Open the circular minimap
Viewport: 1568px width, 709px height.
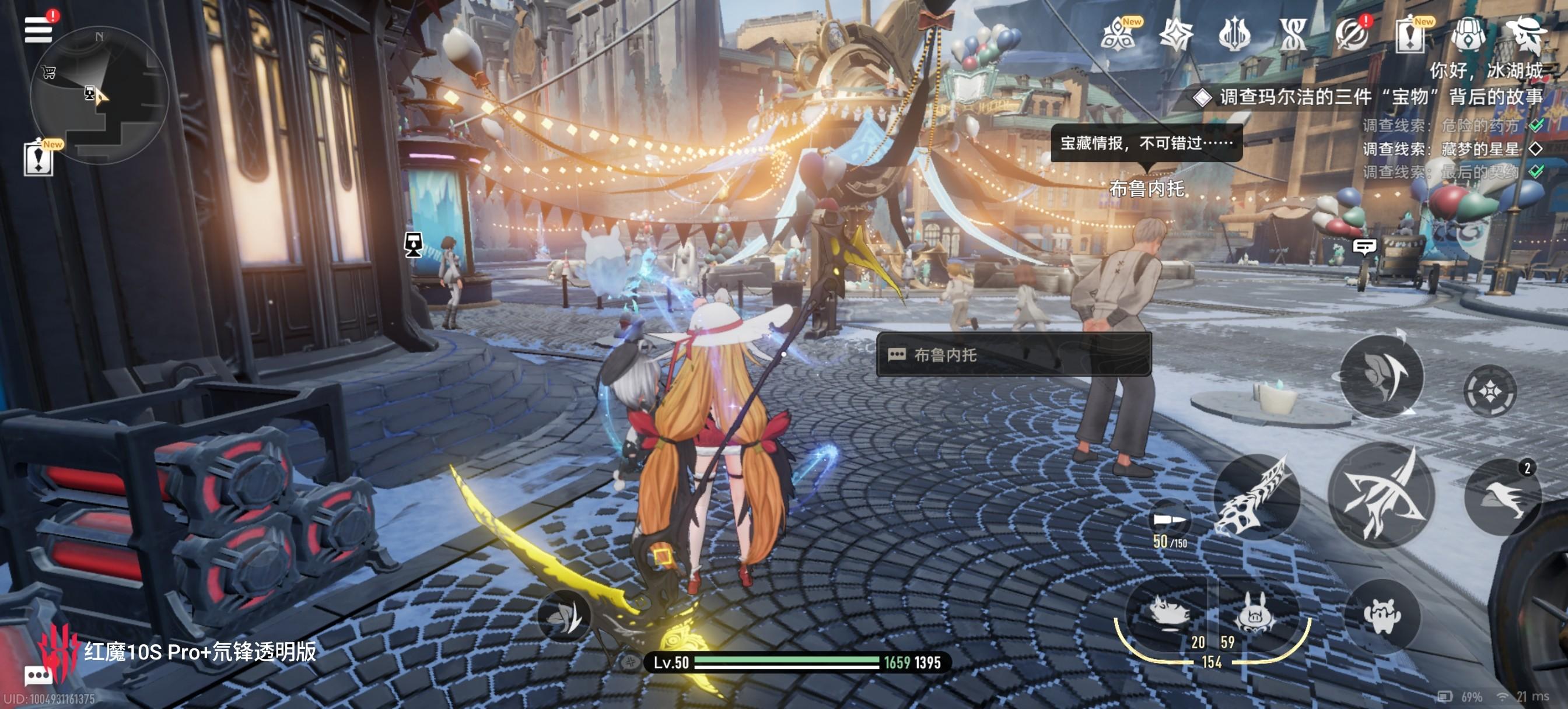(x=99, y=94)
